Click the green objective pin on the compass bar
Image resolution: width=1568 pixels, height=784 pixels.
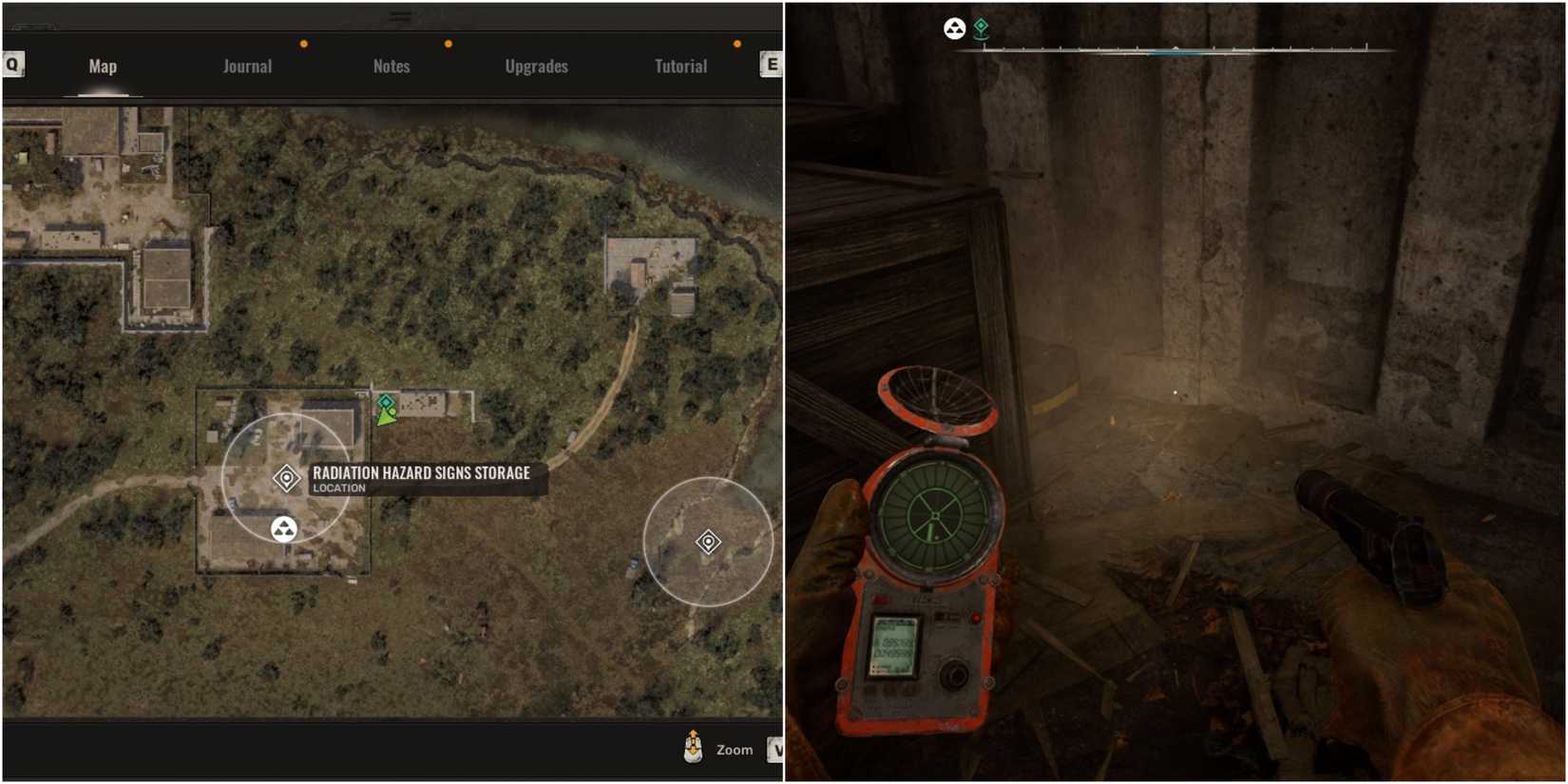coord(984,29)
